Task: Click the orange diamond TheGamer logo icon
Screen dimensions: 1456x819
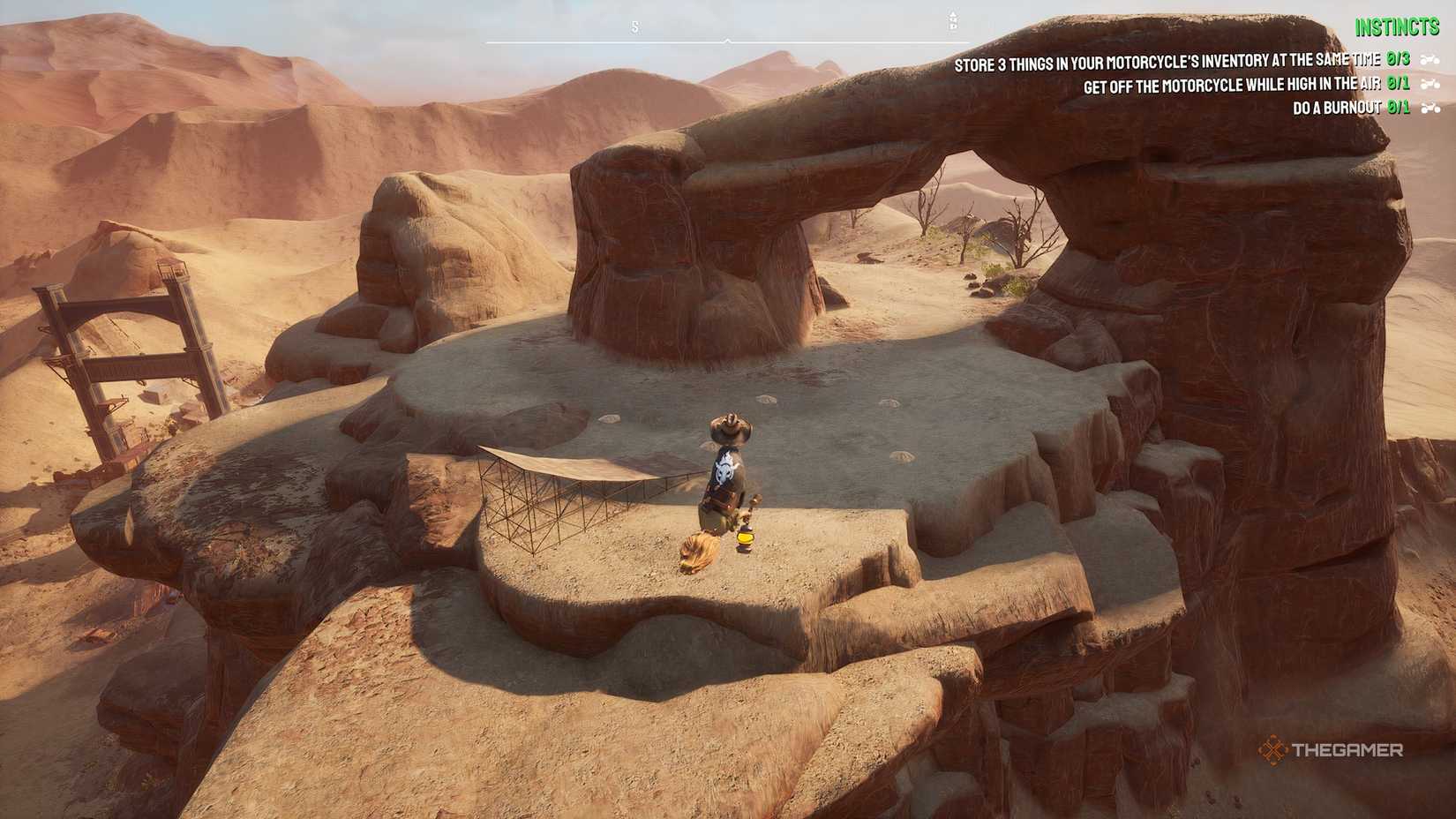Action: (x=1272, y=751)
